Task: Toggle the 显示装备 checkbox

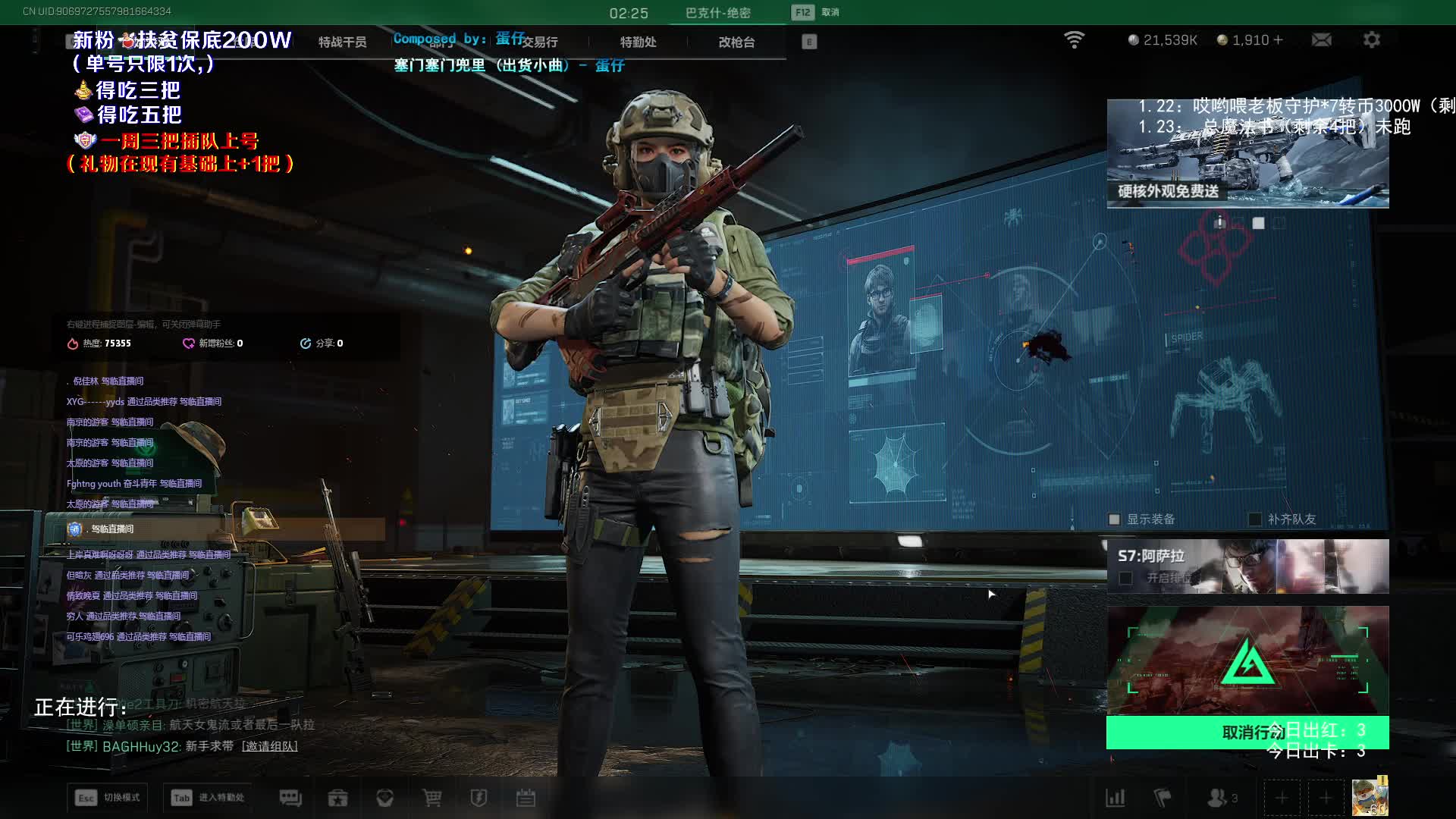Action: click(x=1114, y=519)
